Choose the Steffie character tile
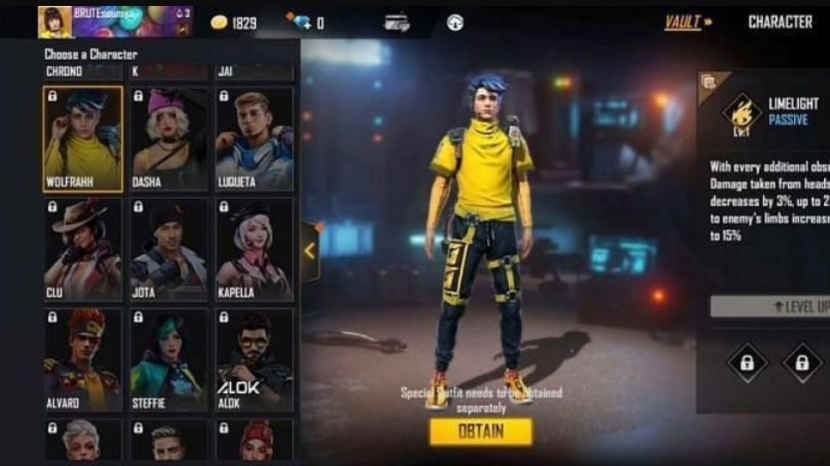Viewport: 830px width, 466px height. coord(169,360)
